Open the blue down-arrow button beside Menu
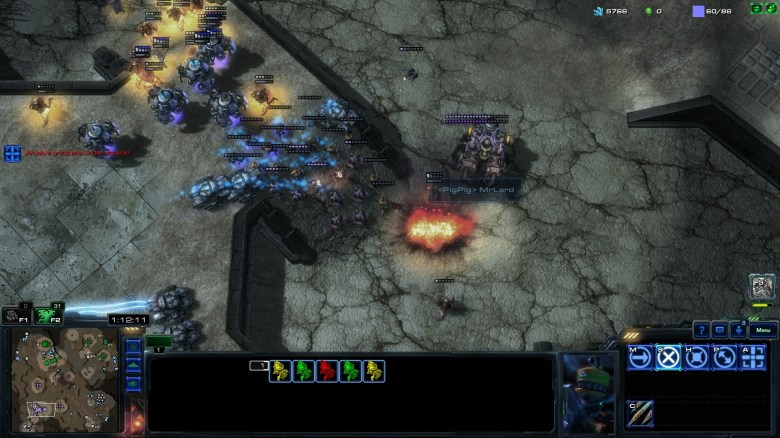 pyautogui.click(x=738, y=330)
